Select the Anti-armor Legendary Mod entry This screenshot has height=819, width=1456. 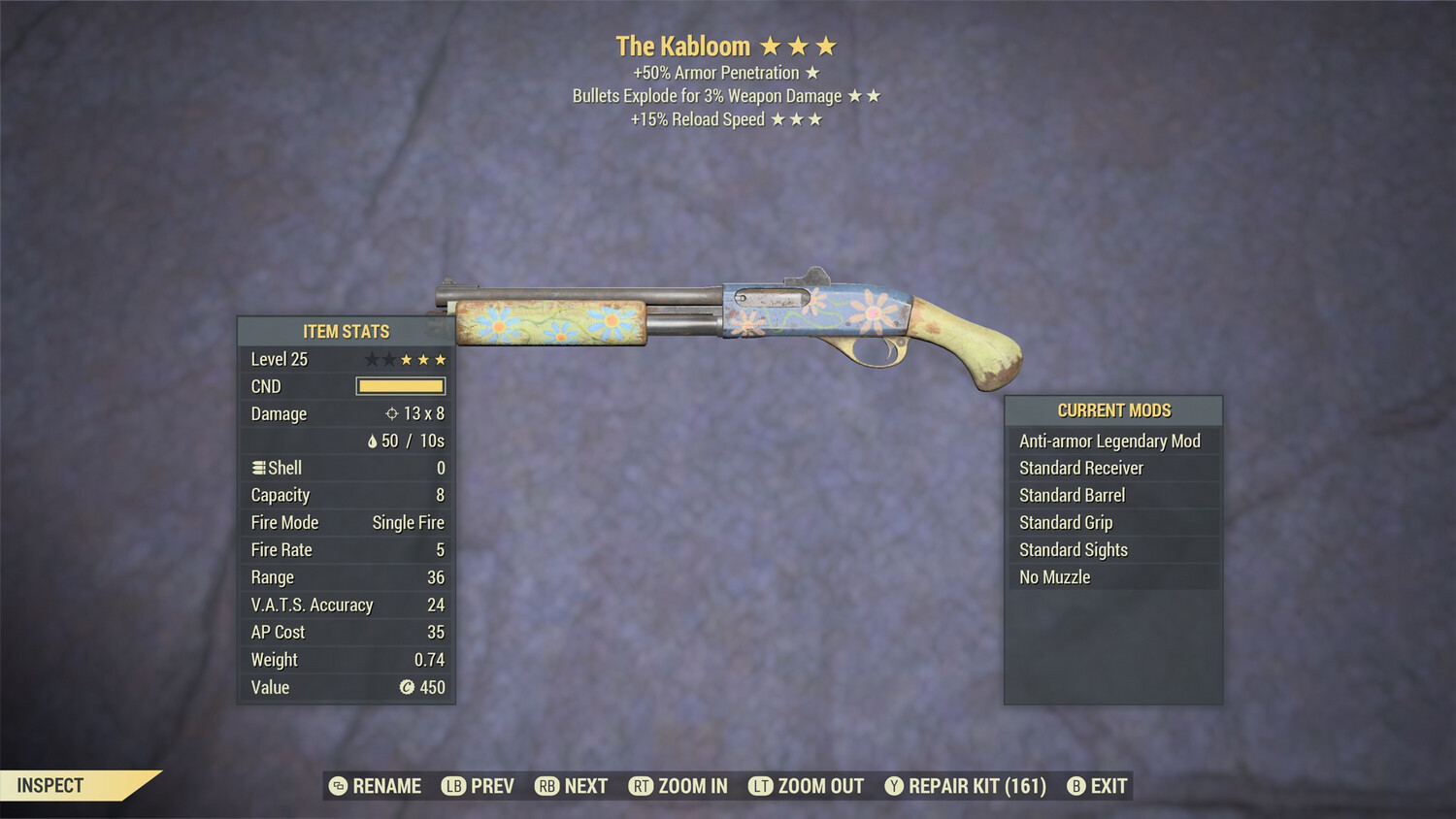tap(1109, 441)
